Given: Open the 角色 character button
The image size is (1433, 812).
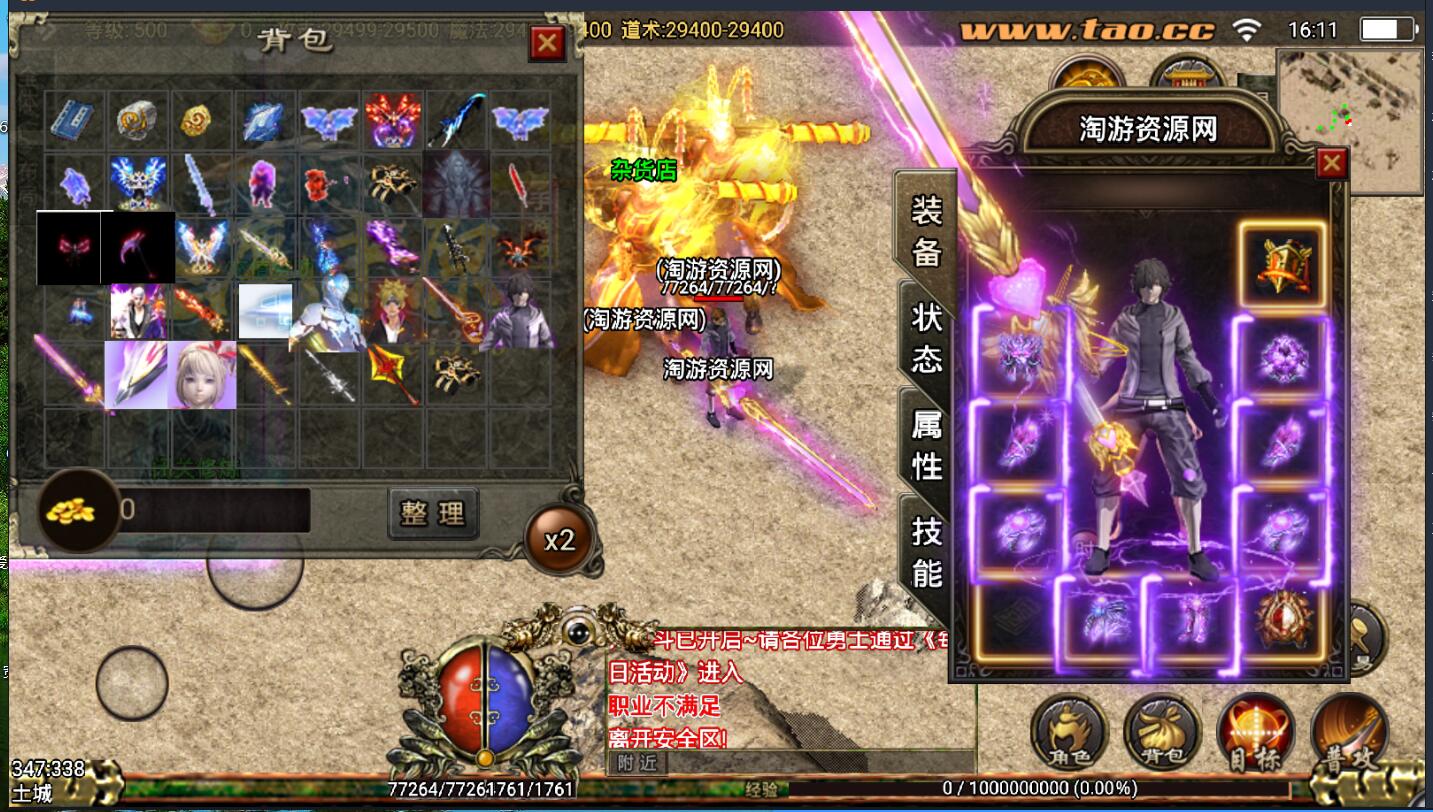Looking at the screenshot, I should click(x=1069, y=733).
